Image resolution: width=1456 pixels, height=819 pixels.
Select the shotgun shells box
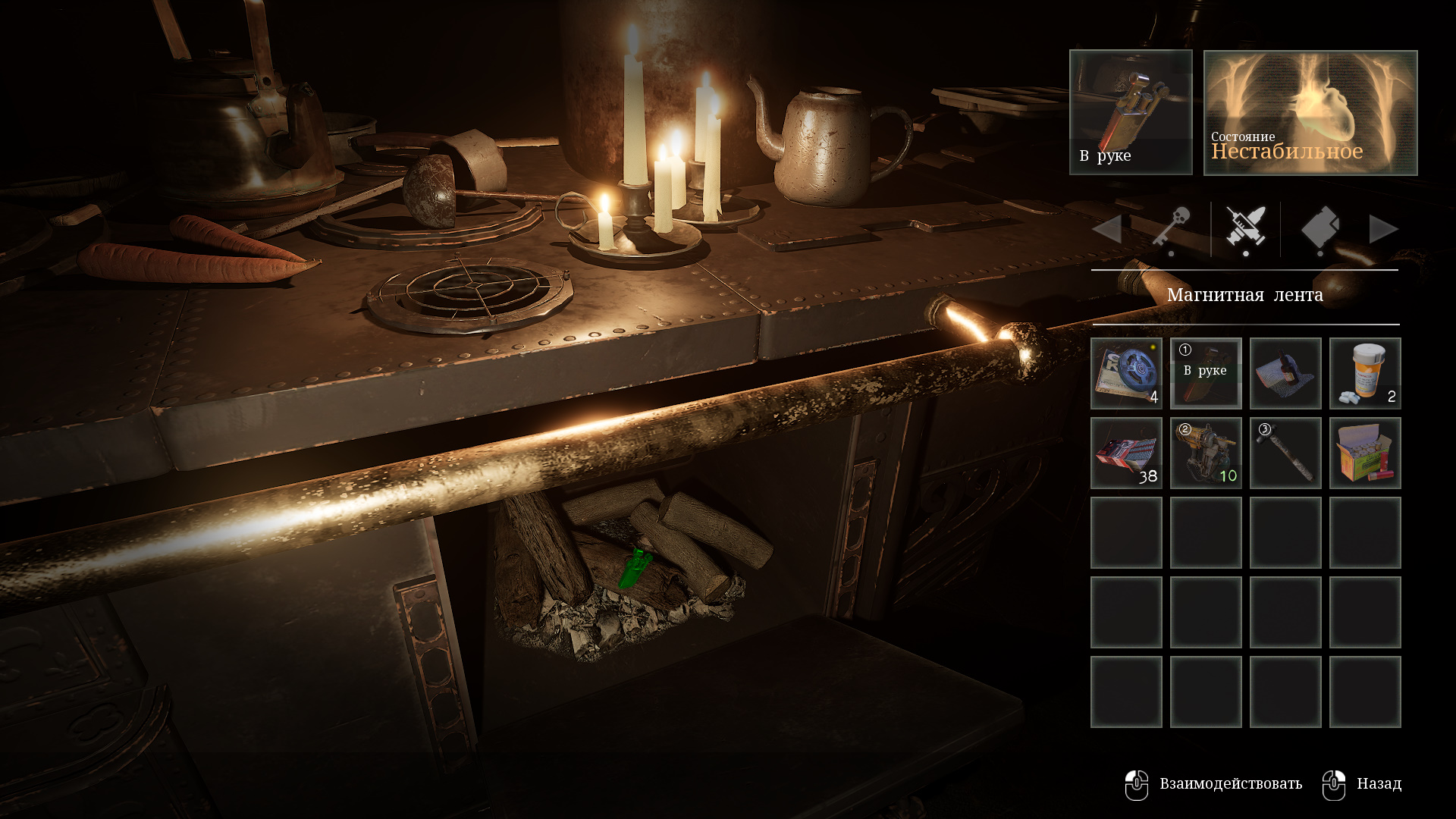click(x=1365, y=453)
